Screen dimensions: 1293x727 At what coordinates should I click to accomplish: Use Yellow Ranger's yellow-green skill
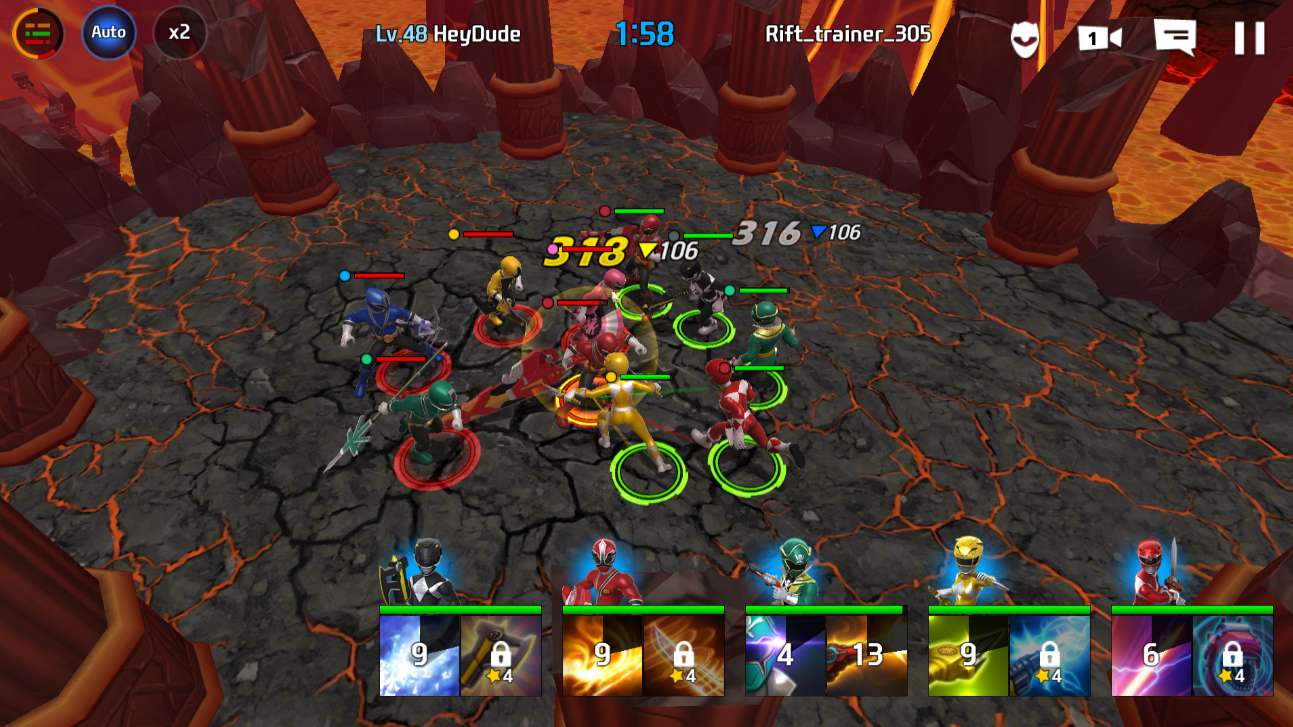pyautogui.click(x=968, y=655)
